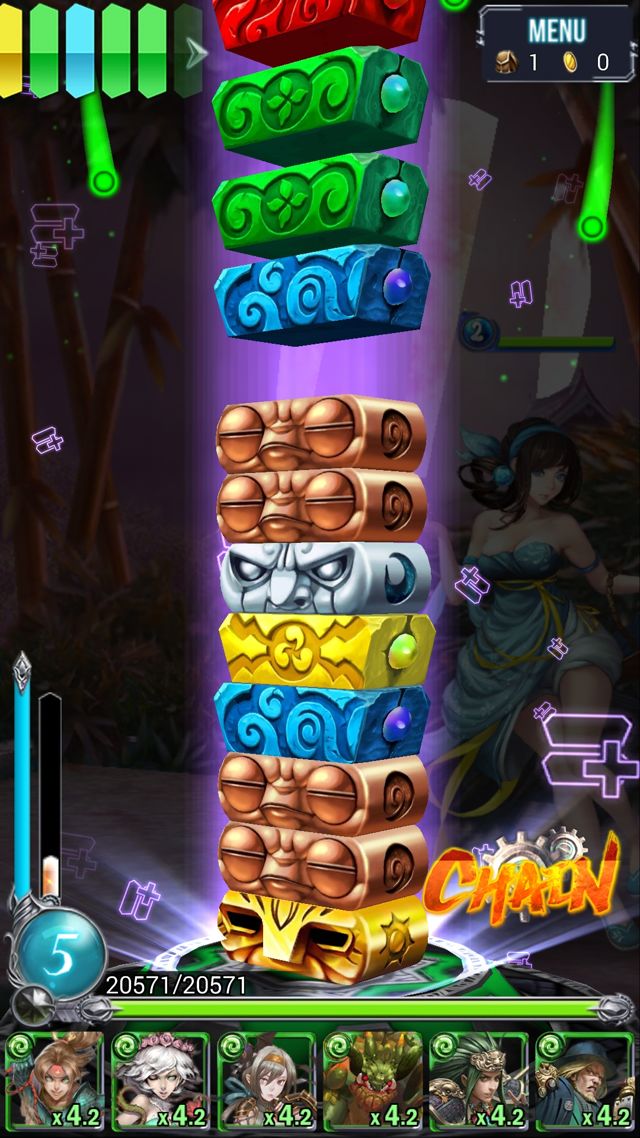
Task: Tap the silver moon-face totem block
Action: pos(323,577)
